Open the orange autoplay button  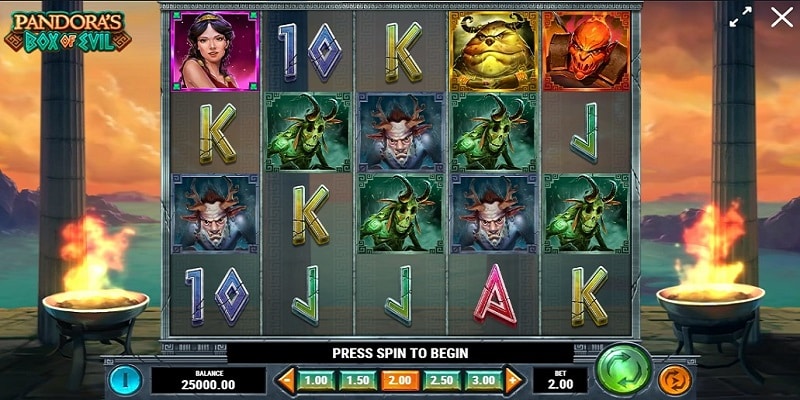(x=673, y=380)
